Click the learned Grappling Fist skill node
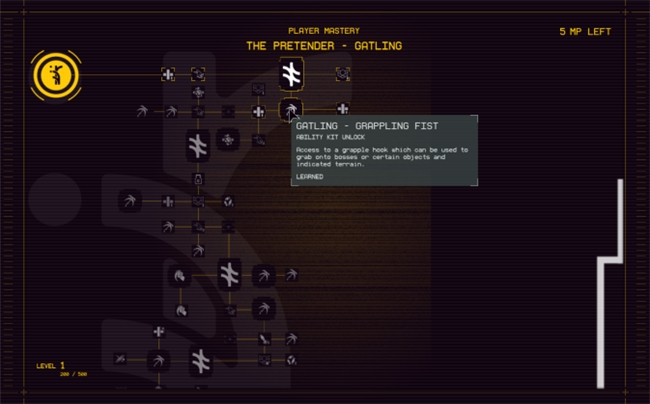 [290, 109]
